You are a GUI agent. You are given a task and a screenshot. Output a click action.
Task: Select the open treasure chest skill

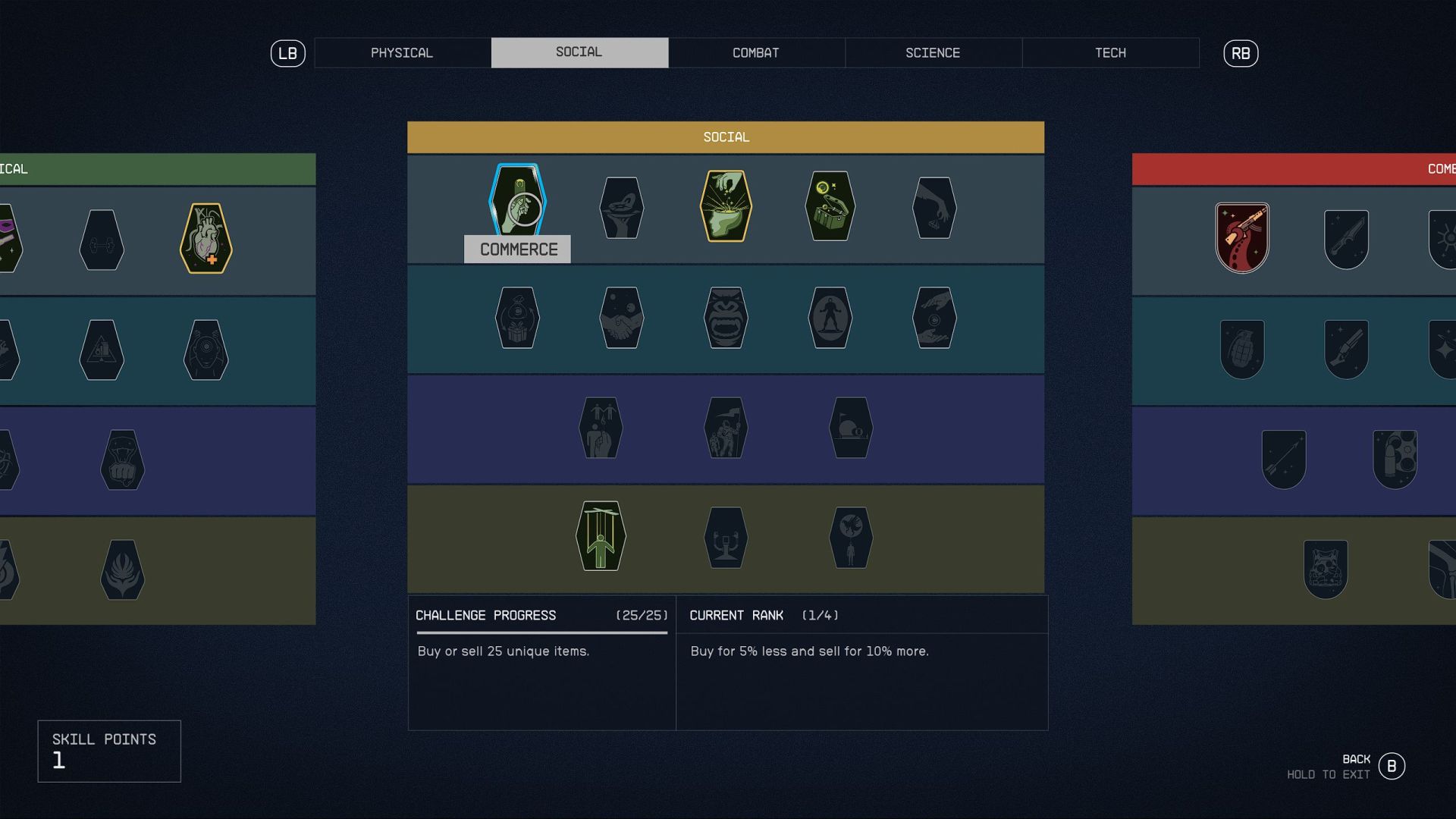pyautogui.click(x=830, y=206)
